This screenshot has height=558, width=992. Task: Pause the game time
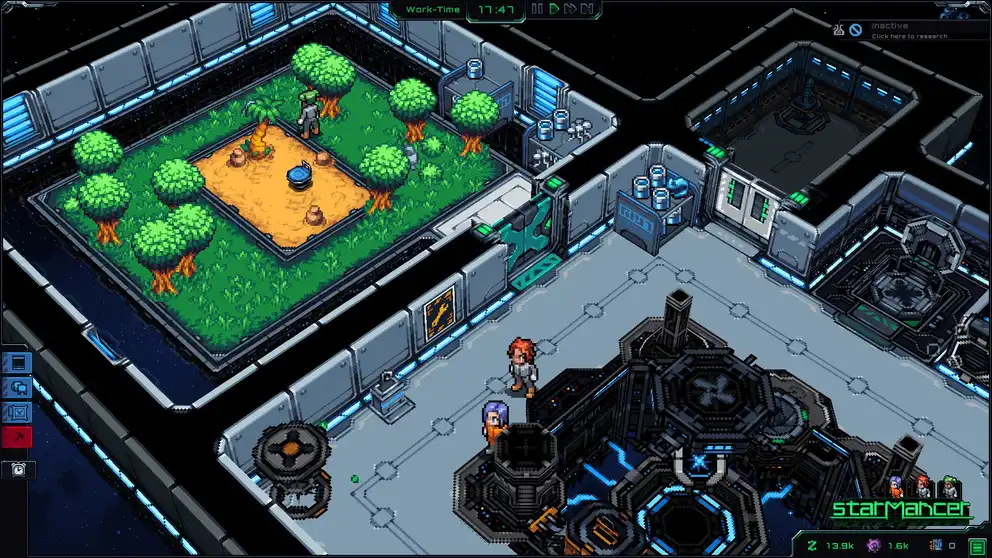538,9
